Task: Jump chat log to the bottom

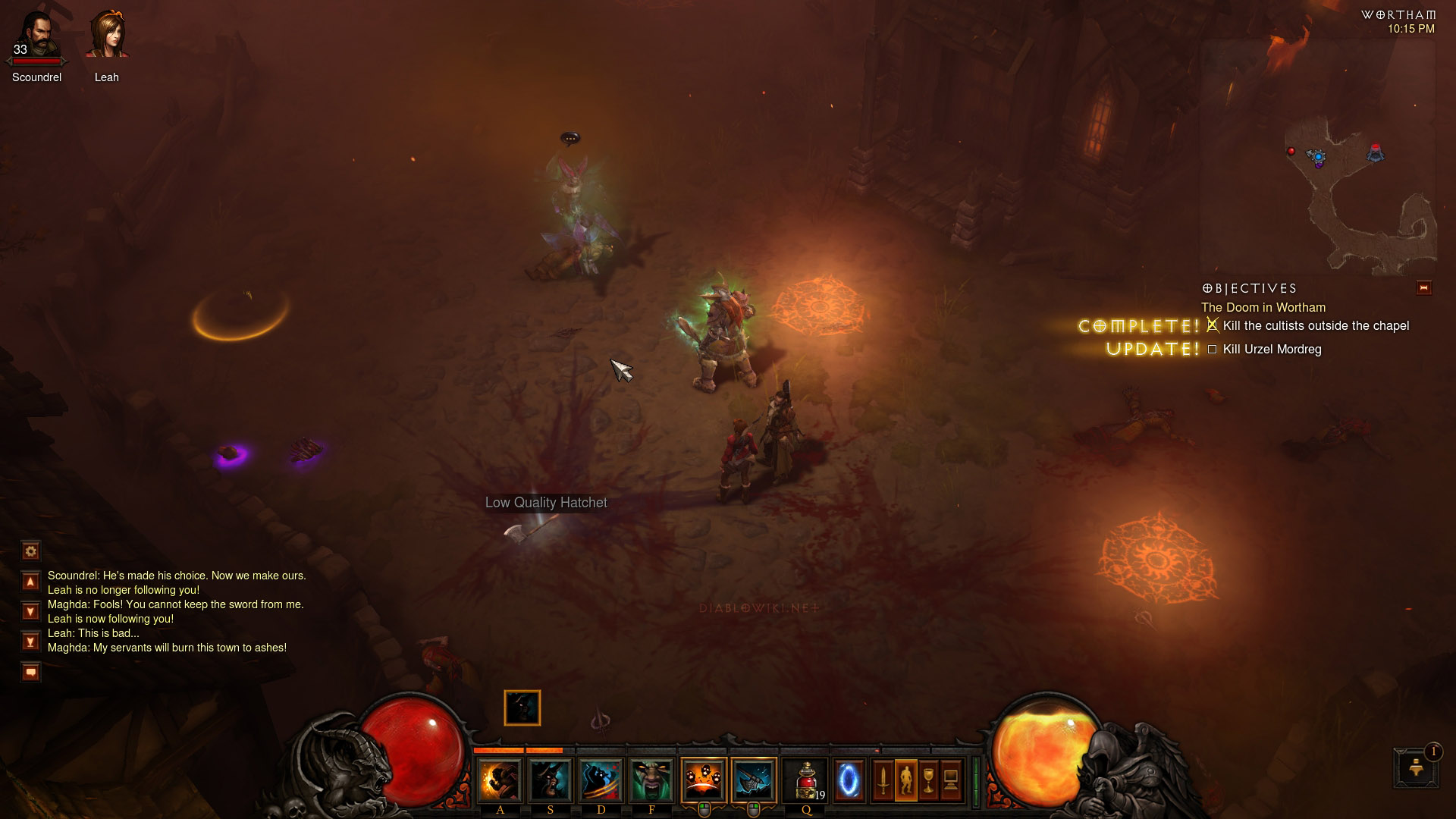Action: 30,642
